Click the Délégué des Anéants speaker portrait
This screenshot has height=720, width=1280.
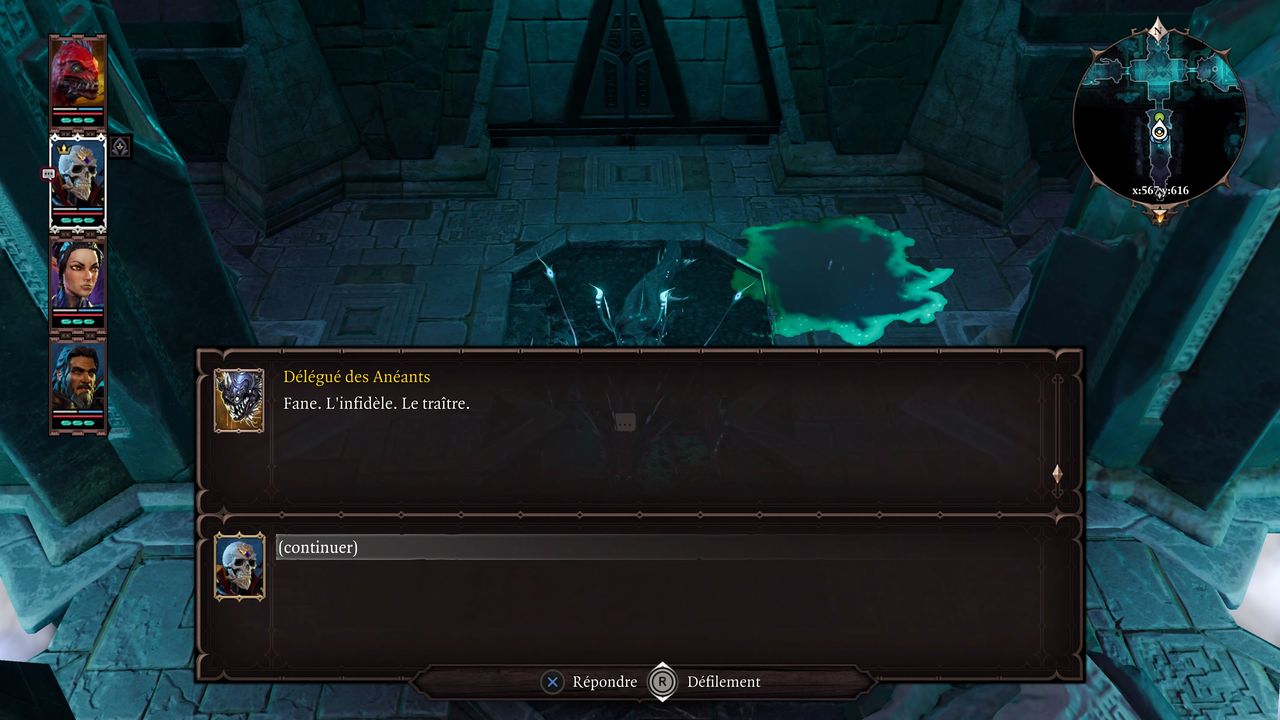pyautogui.click(x=239, y=401)
